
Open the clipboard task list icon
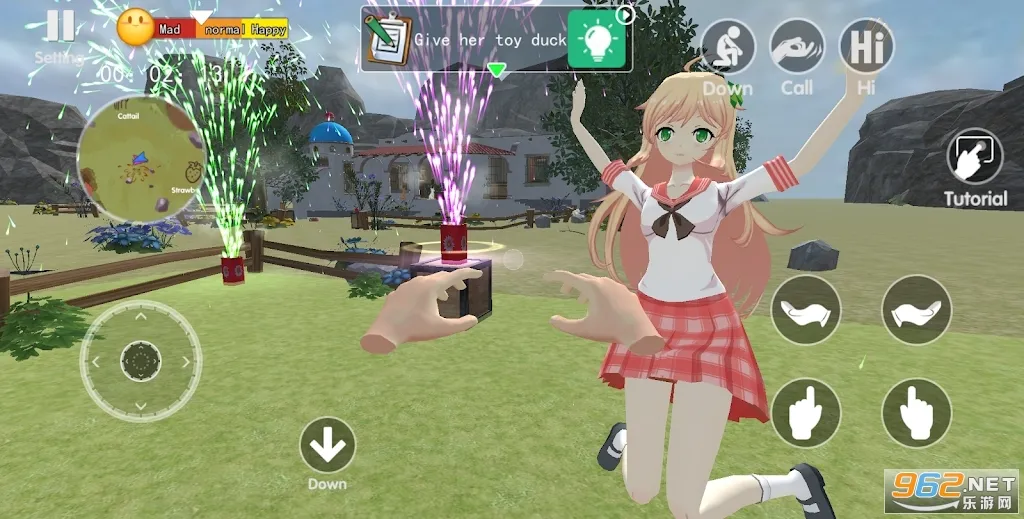[x=388, y=38]
